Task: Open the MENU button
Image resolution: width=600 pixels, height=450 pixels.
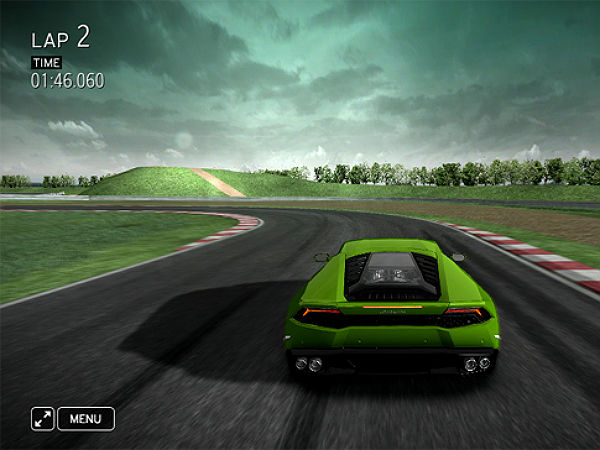Action: tap(86, 419)
